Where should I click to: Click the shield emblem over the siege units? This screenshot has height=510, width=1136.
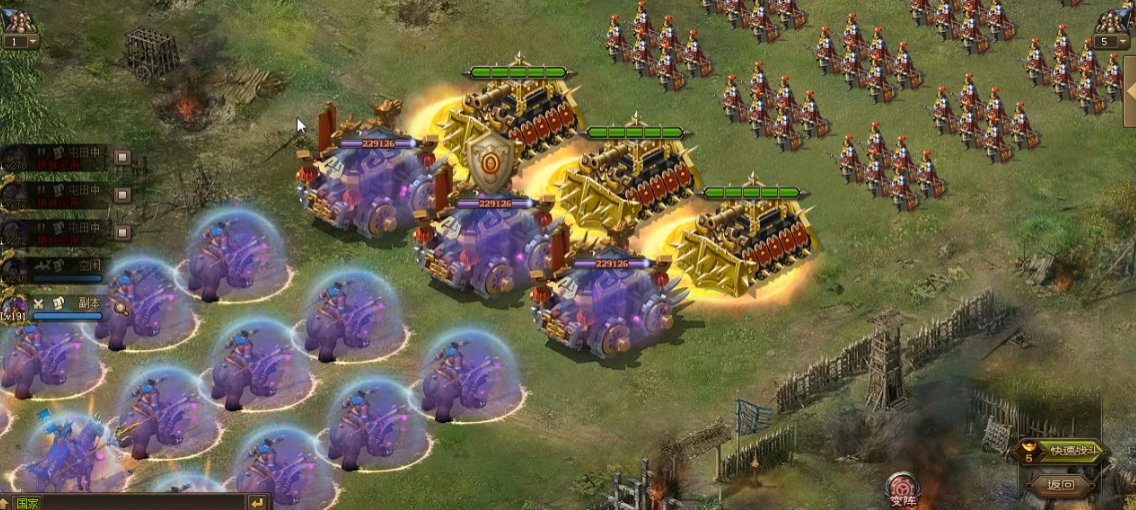coord(491,162)
